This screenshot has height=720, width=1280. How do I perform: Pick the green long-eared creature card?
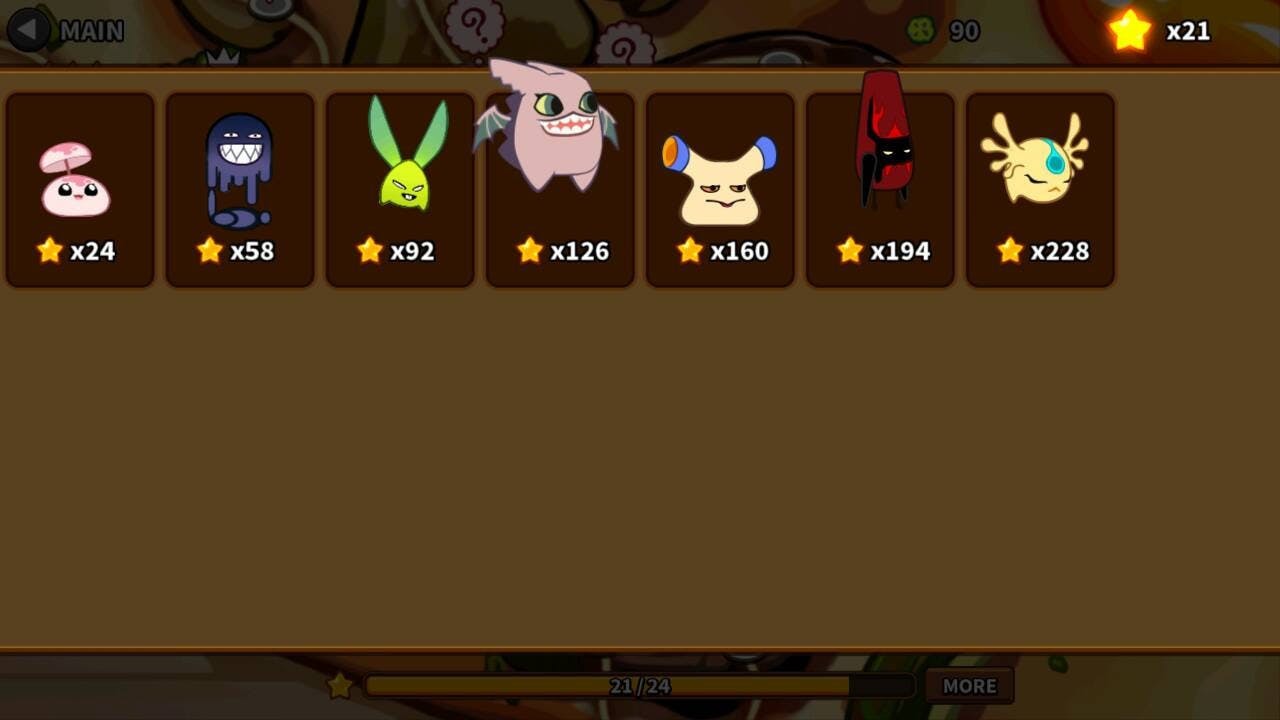400,190
